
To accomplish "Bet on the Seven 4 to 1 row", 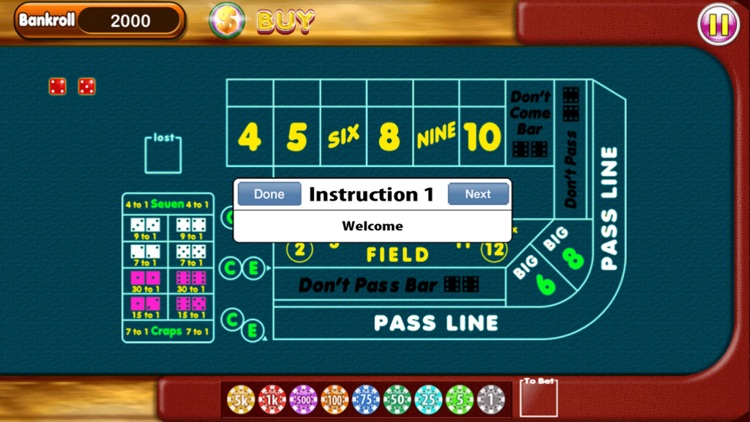I will tap(168, 204).
